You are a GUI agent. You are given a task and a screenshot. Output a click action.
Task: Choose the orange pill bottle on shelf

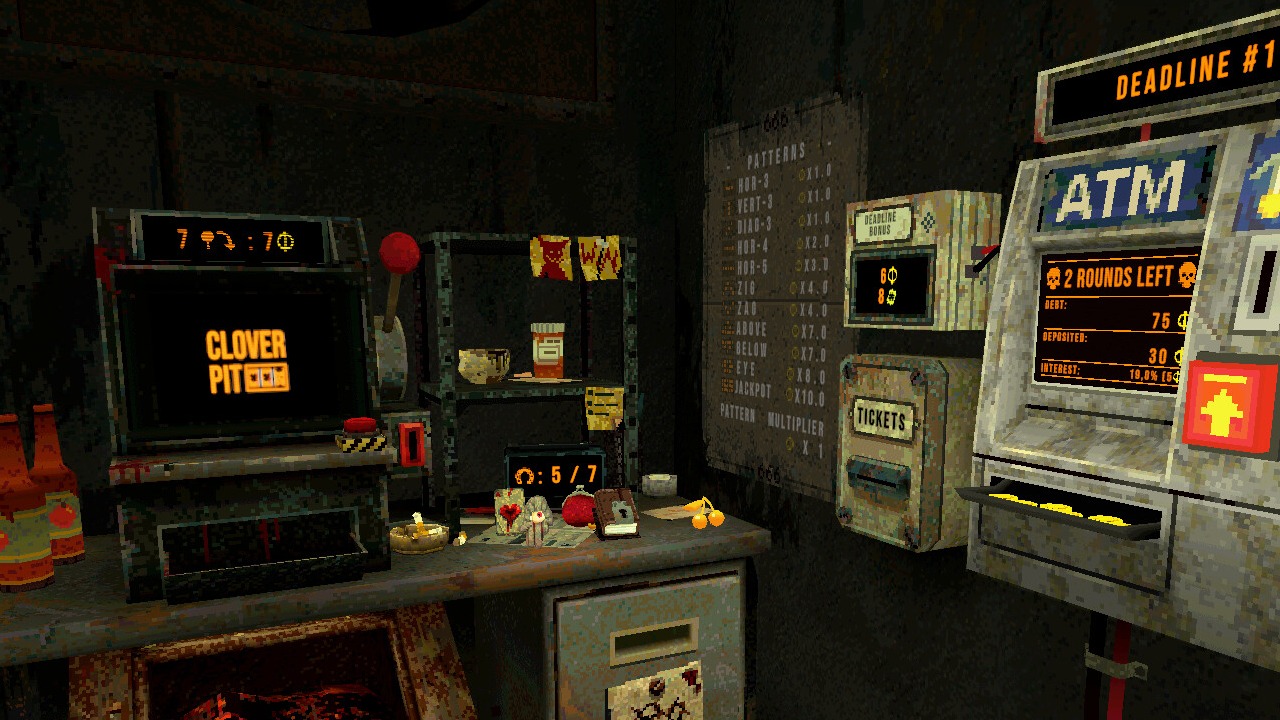click(x=548, y=350)
